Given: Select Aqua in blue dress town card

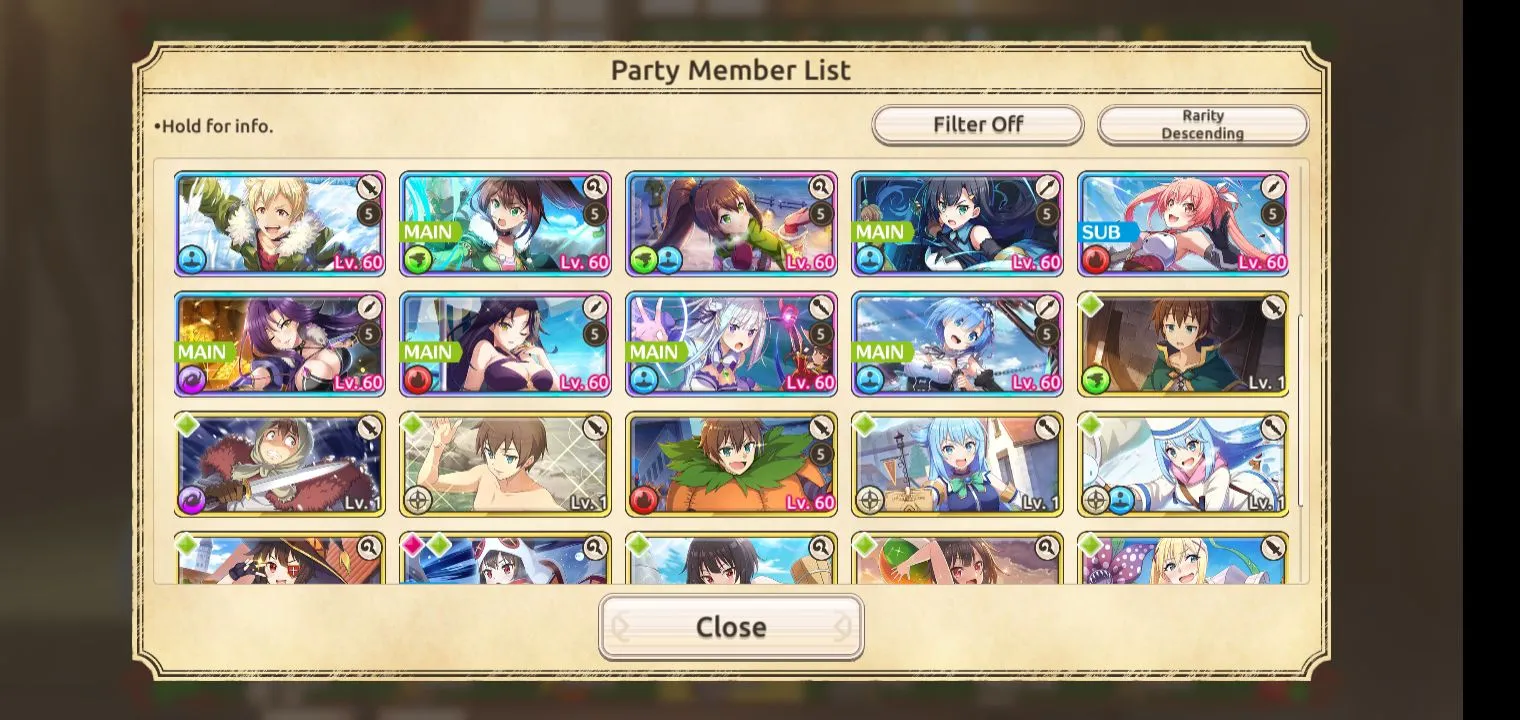Looking at the screenshot, I should point(957,465).
